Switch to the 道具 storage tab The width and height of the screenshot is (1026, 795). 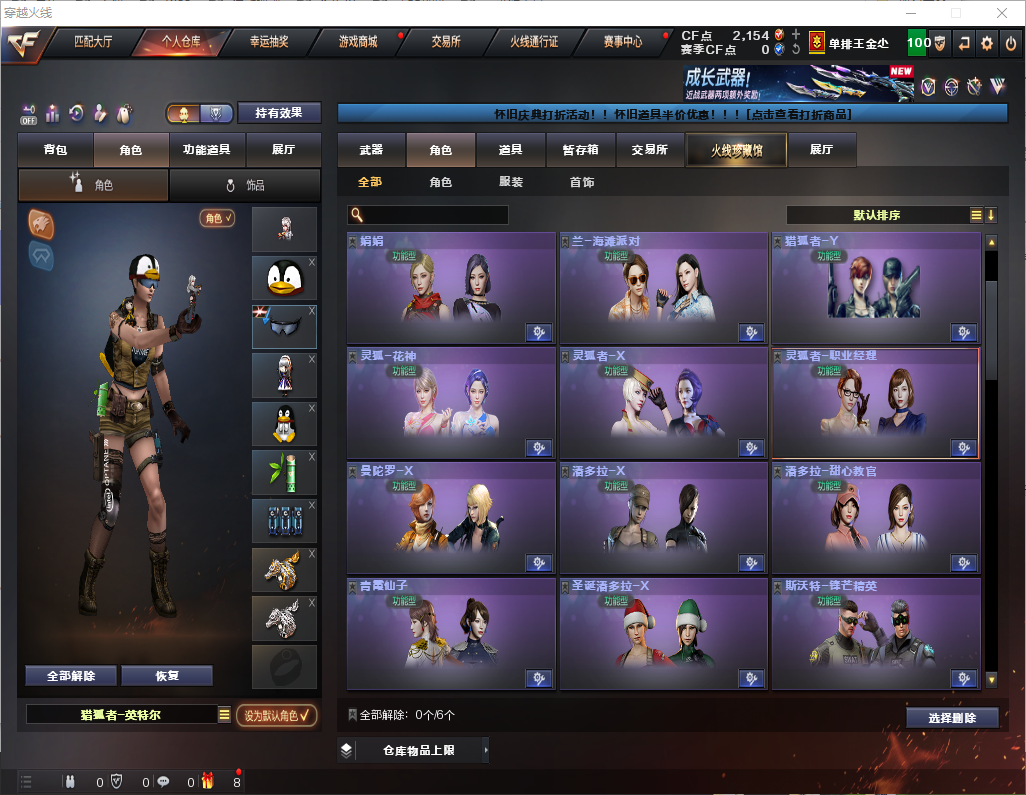(x=511, y=150)
